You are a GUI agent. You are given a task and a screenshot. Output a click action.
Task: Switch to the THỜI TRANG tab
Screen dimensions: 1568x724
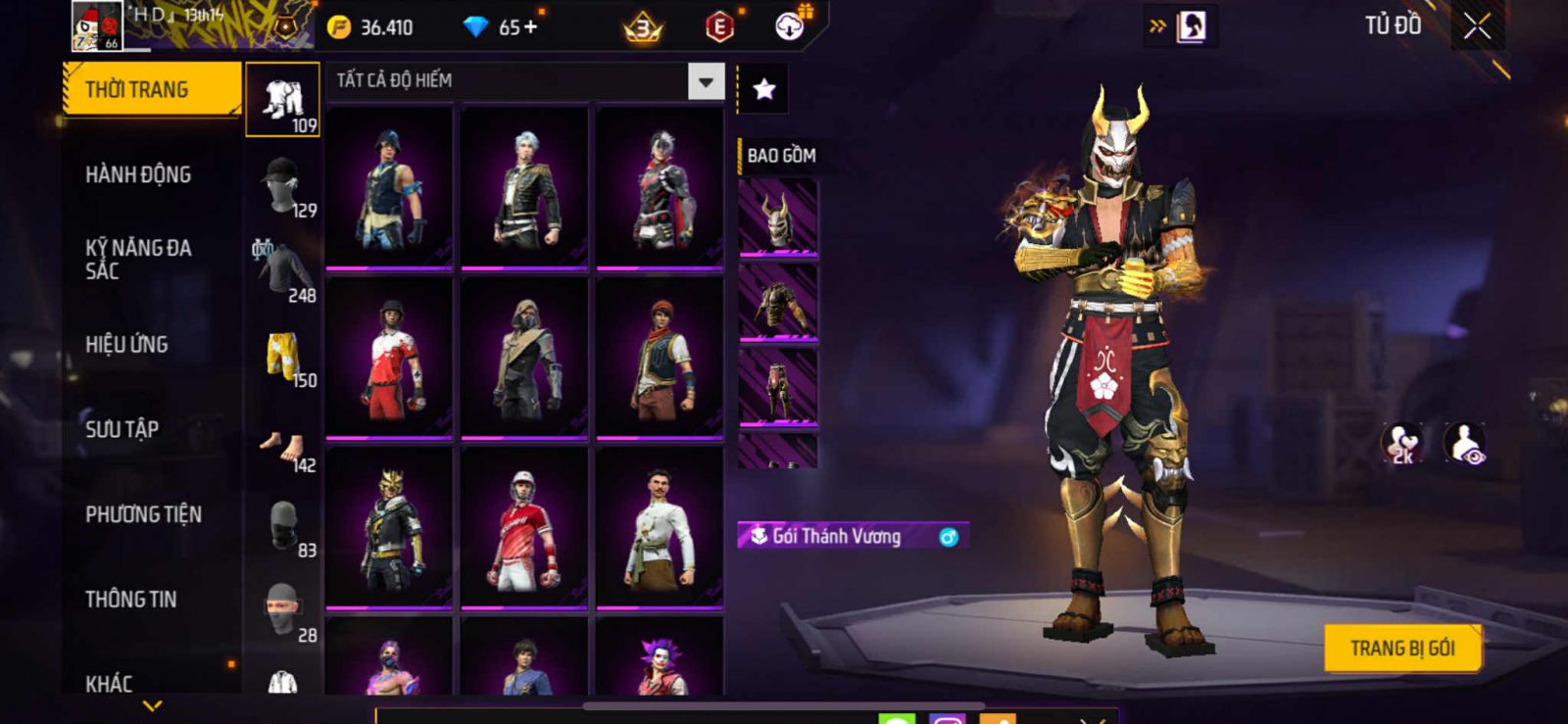point(151,89)
